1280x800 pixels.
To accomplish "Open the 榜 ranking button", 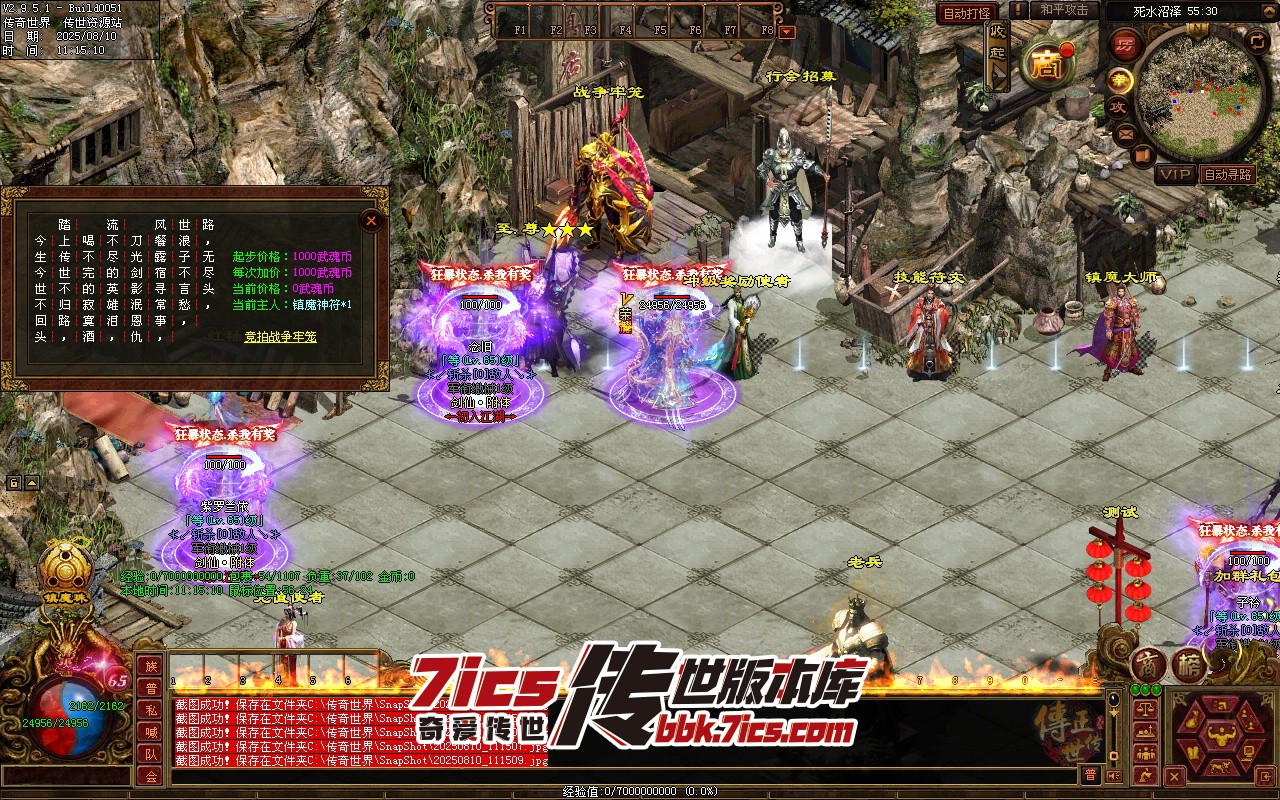I will [1189, 665].
